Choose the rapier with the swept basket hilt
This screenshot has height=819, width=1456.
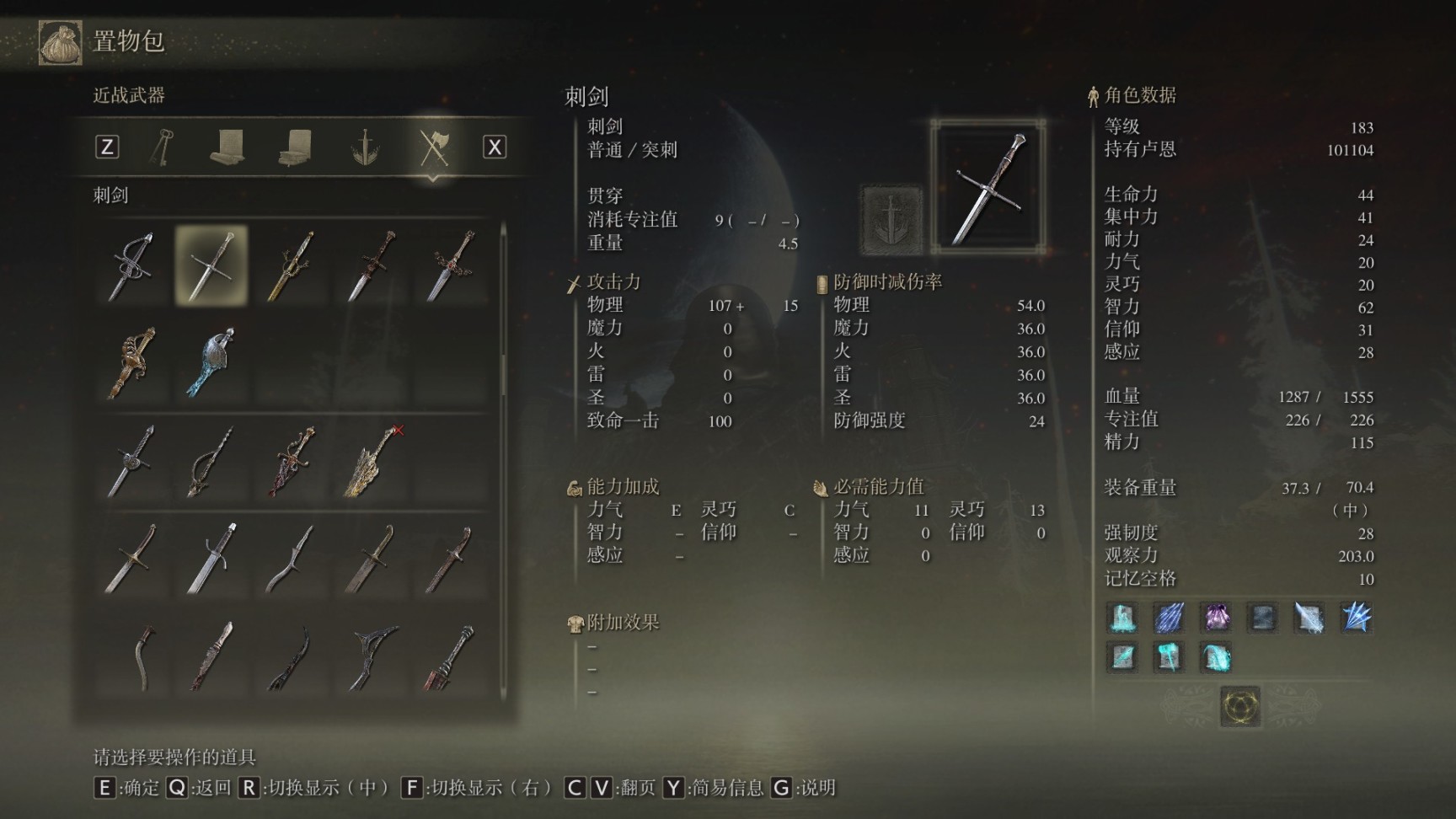click(131, 265)
